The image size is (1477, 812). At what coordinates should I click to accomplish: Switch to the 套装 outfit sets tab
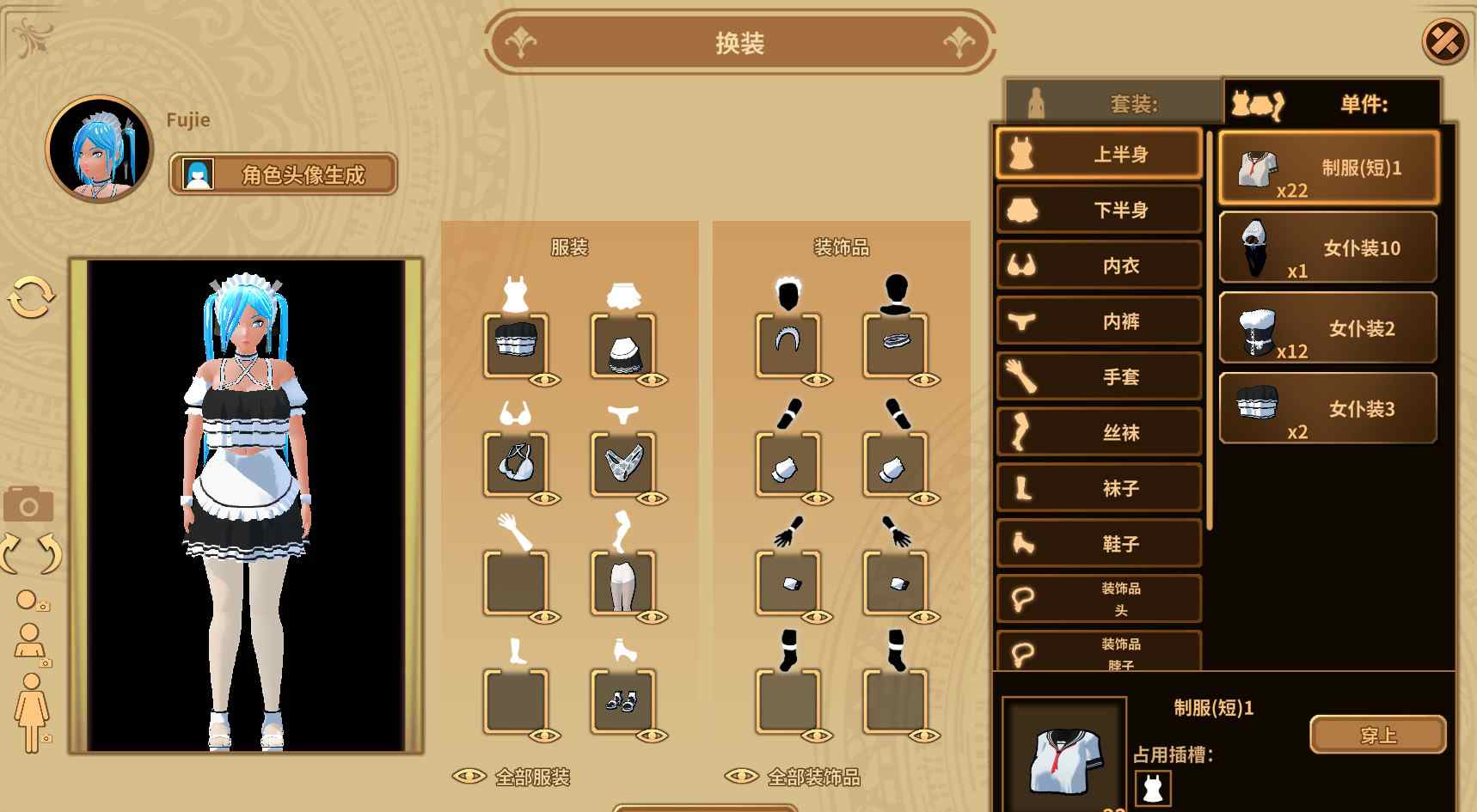coord(1113,103)
